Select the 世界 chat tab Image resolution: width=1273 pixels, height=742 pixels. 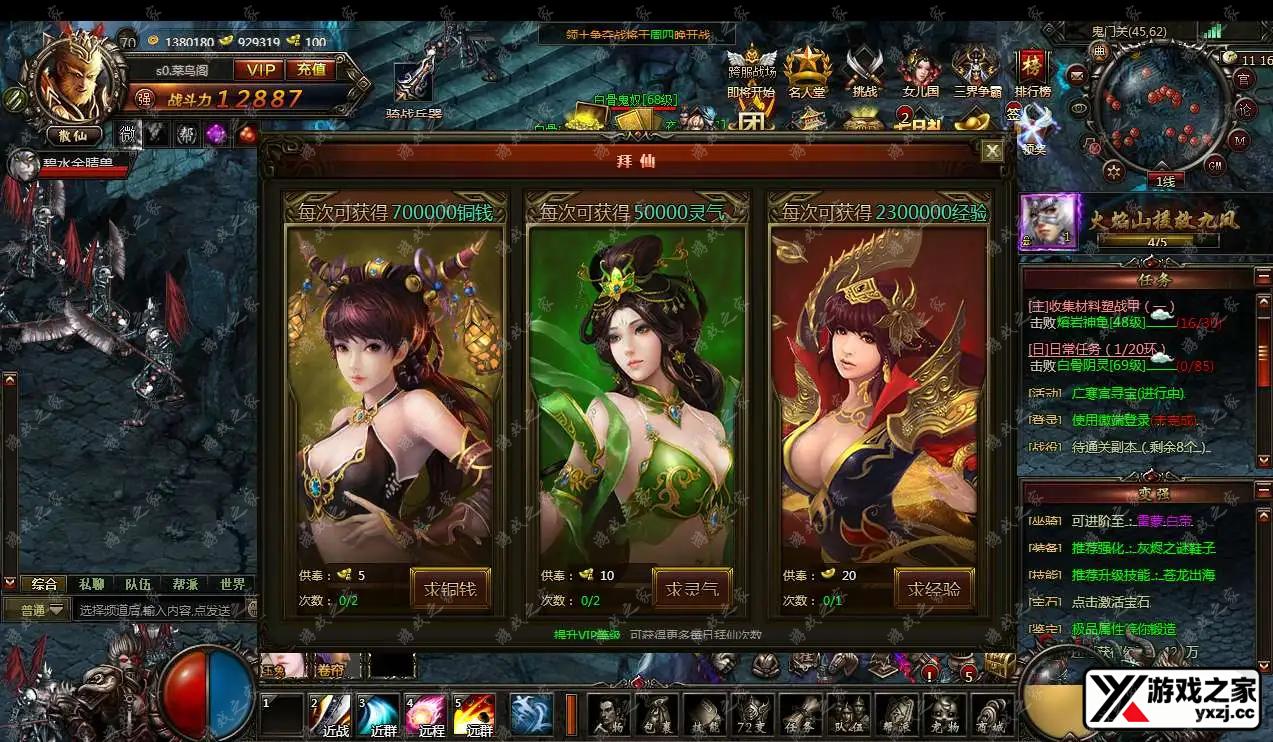tap(233, 584)
